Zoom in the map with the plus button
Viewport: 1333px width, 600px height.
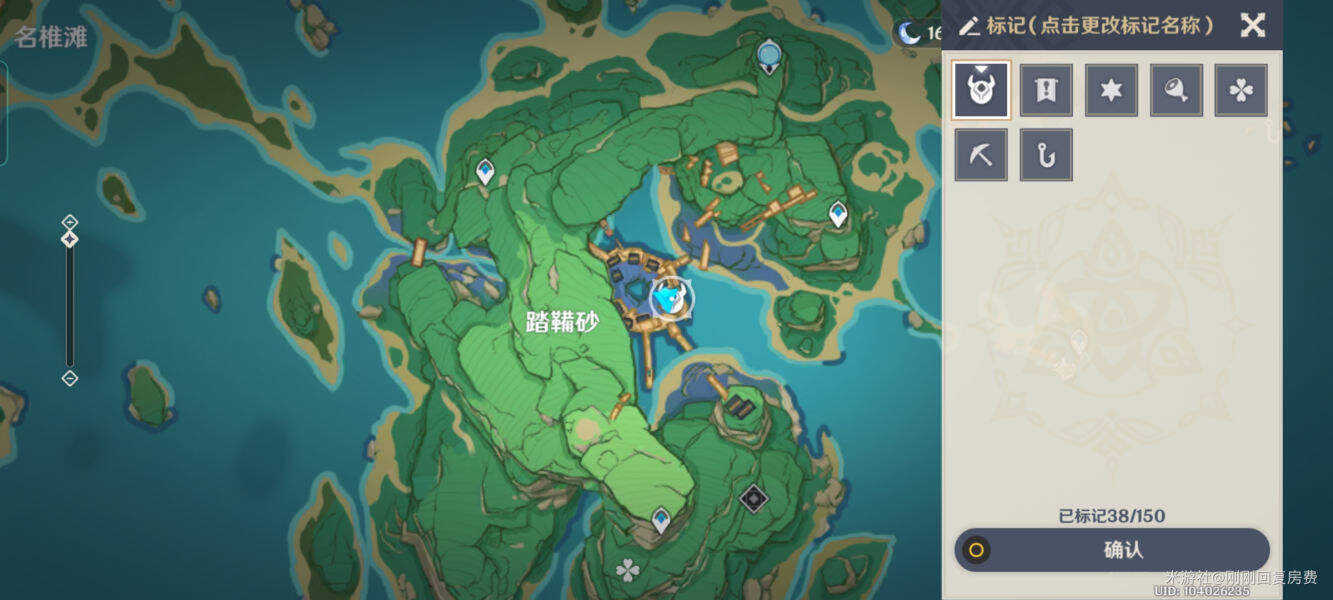(70, 221)
